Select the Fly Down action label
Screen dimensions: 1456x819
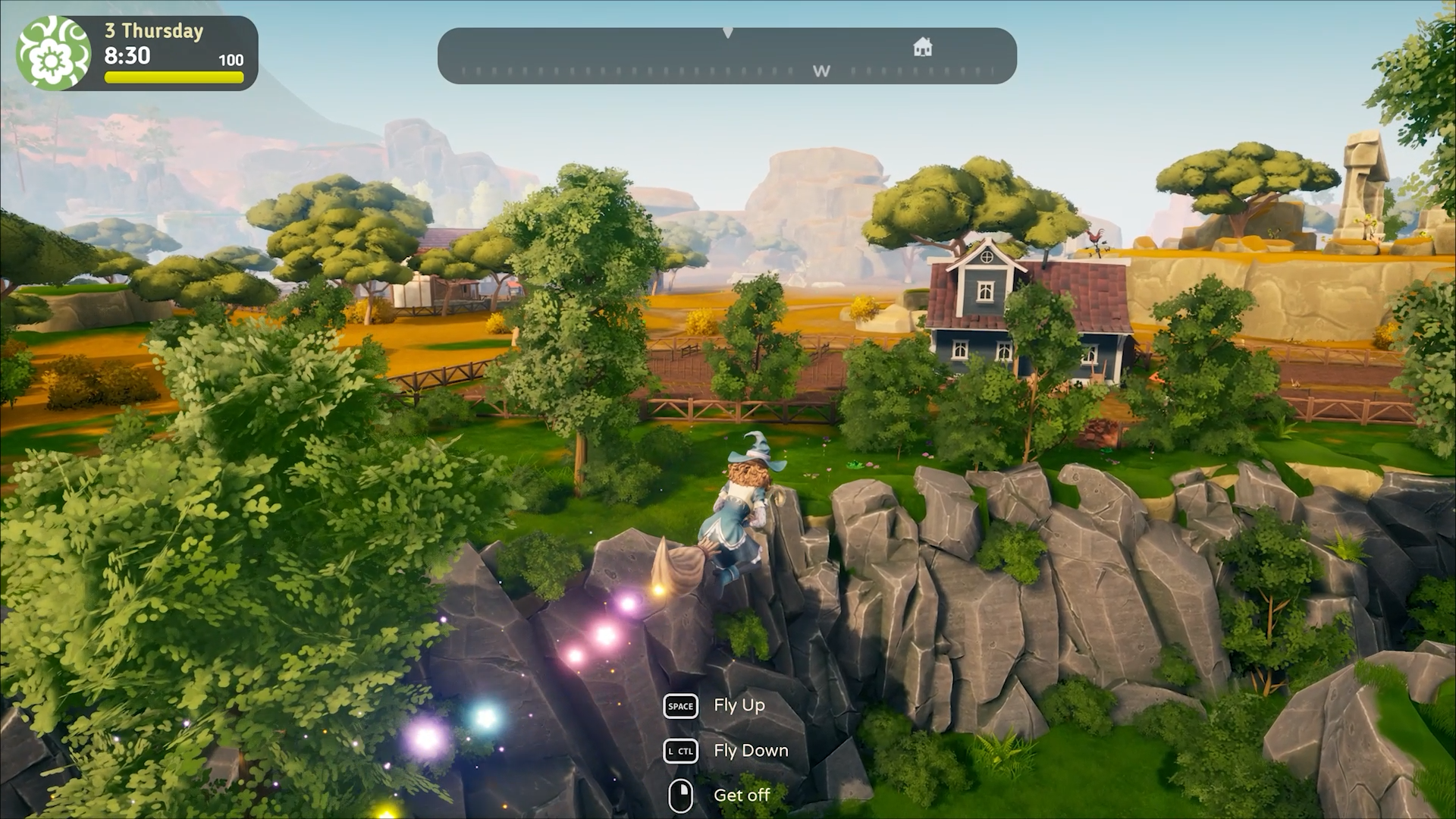(750, 751)
